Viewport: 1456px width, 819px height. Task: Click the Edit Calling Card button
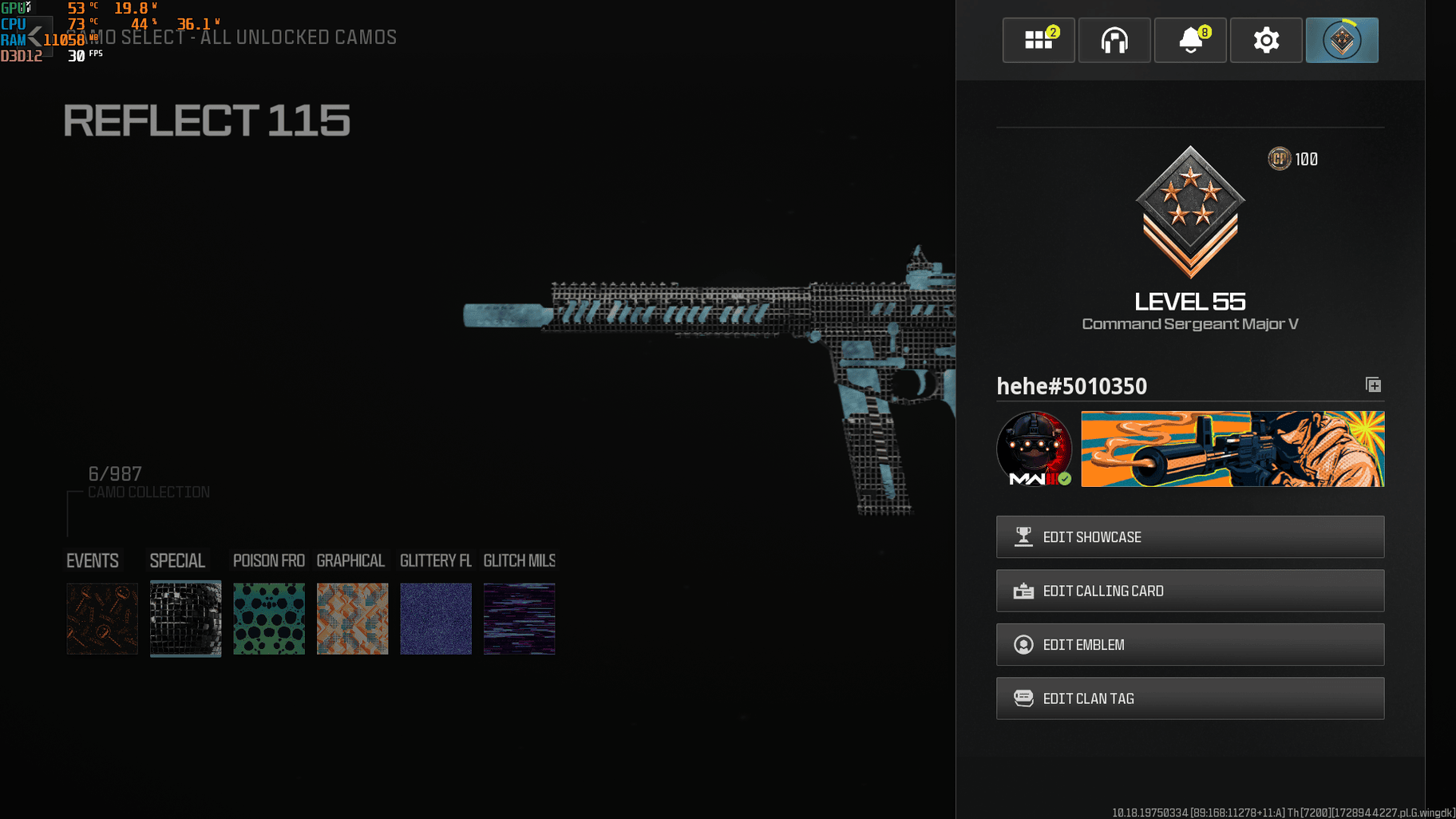click(x=1189, y=591)
